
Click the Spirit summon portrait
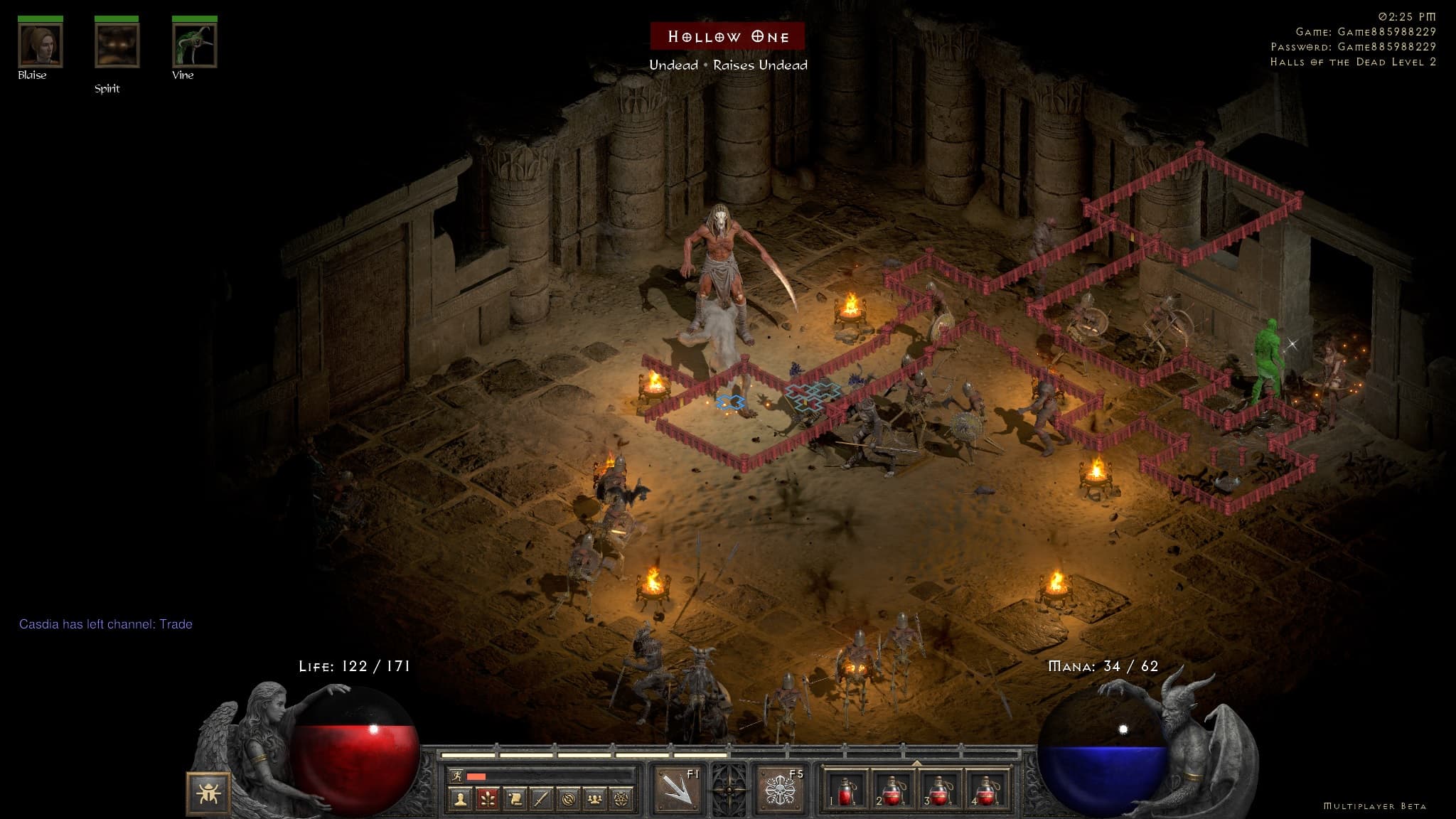[x=117, y=45]
